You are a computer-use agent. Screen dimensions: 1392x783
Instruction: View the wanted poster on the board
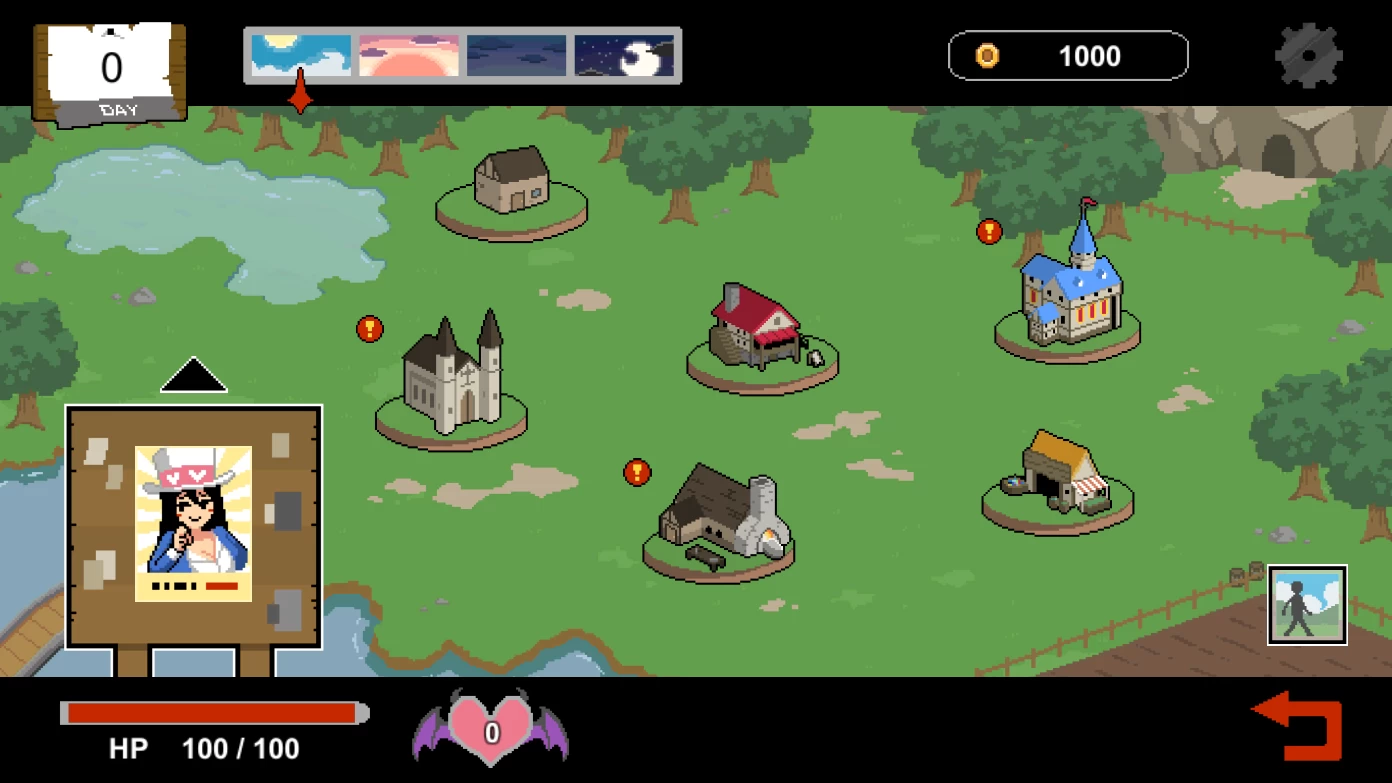193,523
